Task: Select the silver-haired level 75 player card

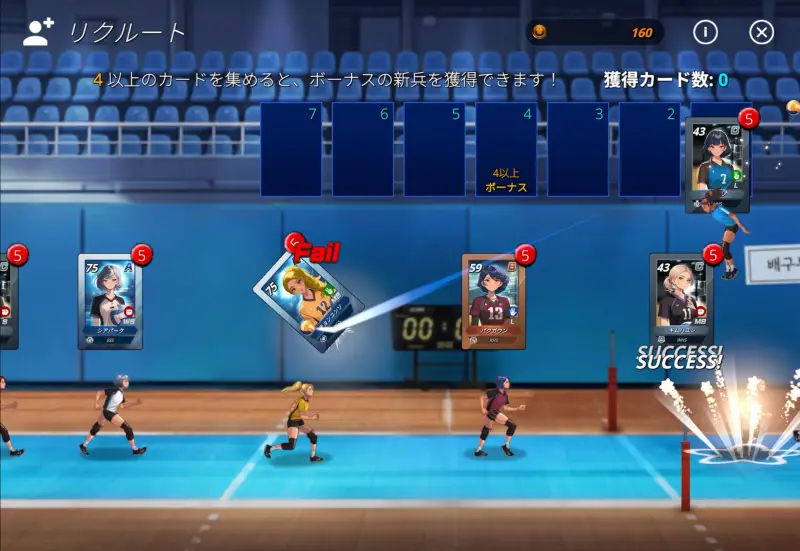Action: pyautogui.click(x=110, y=301)
